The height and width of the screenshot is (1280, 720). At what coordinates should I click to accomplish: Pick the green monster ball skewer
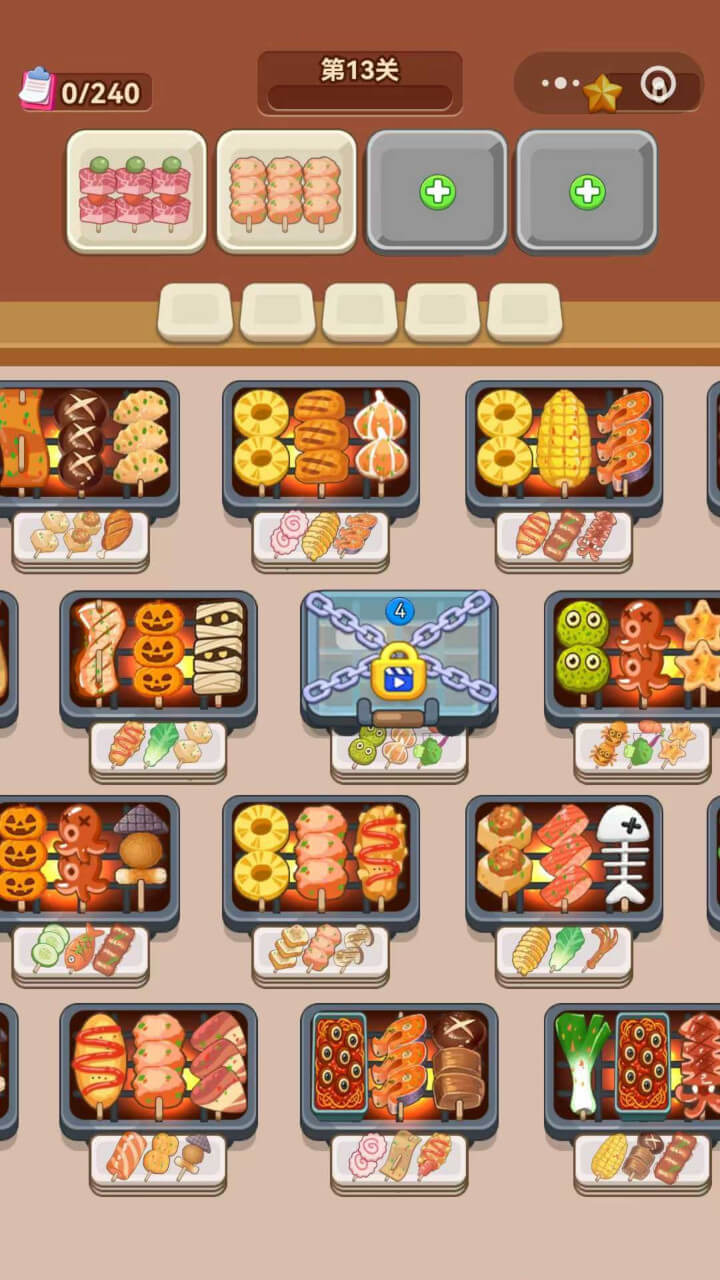pos(582,647)
